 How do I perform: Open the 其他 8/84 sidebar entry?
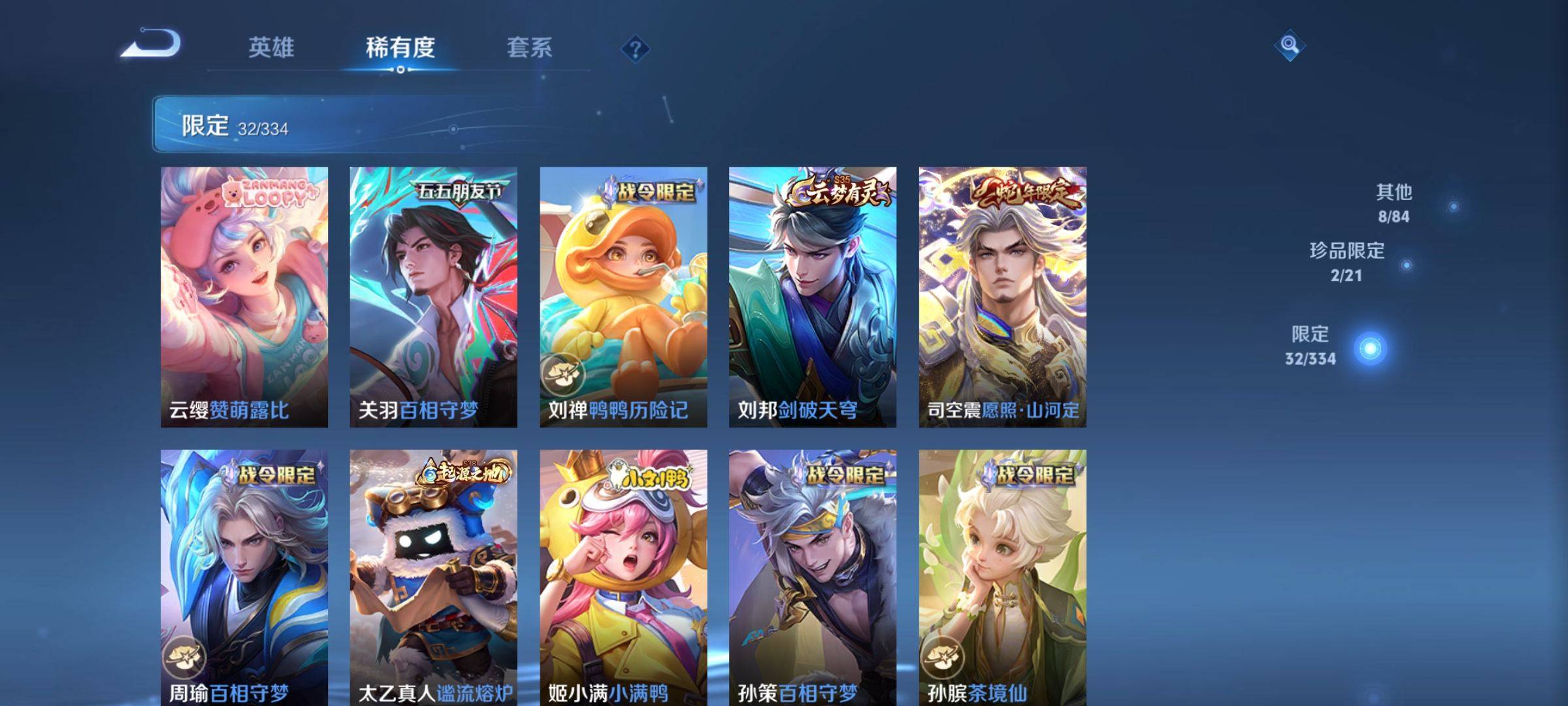pyautogui.click(x=1394, y=201)
